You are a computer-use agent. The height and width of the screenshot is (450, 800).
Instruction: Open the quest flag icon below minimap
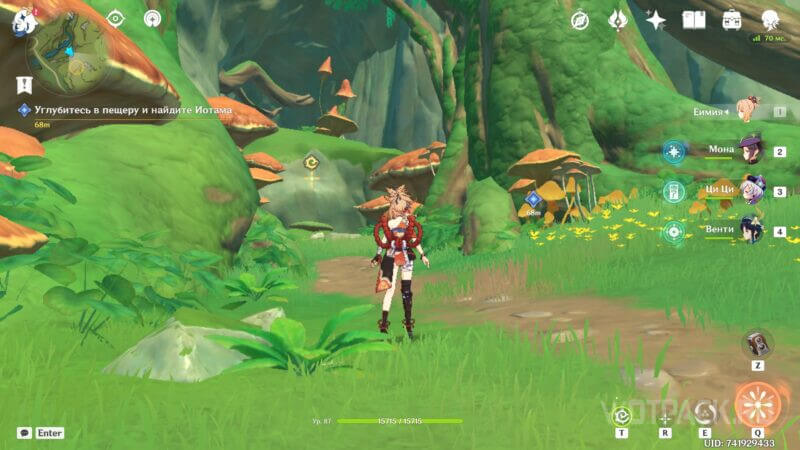coord(23,85)
